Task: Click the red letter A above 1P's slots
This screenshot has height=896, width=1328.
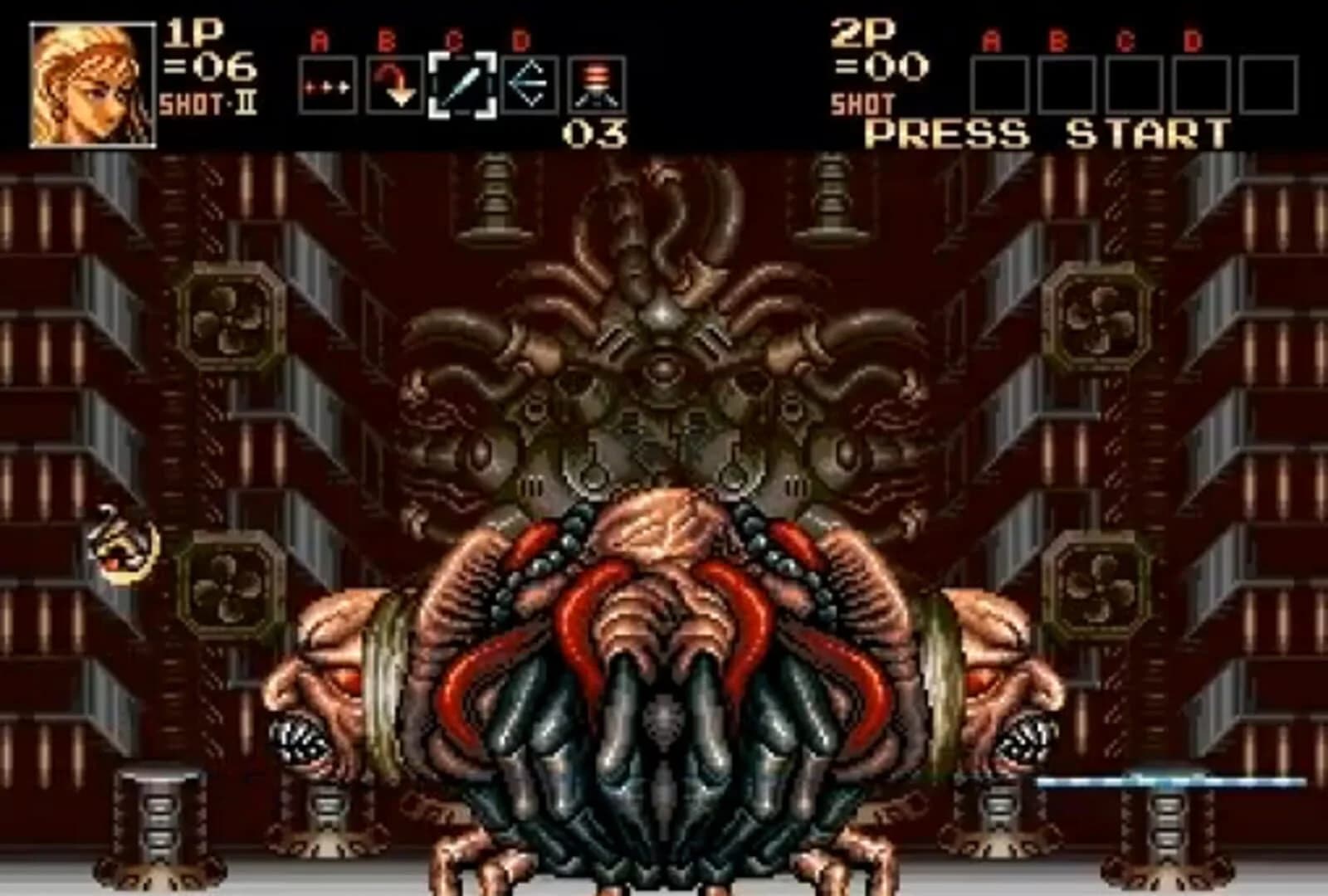Action: [x=319, y=40]
